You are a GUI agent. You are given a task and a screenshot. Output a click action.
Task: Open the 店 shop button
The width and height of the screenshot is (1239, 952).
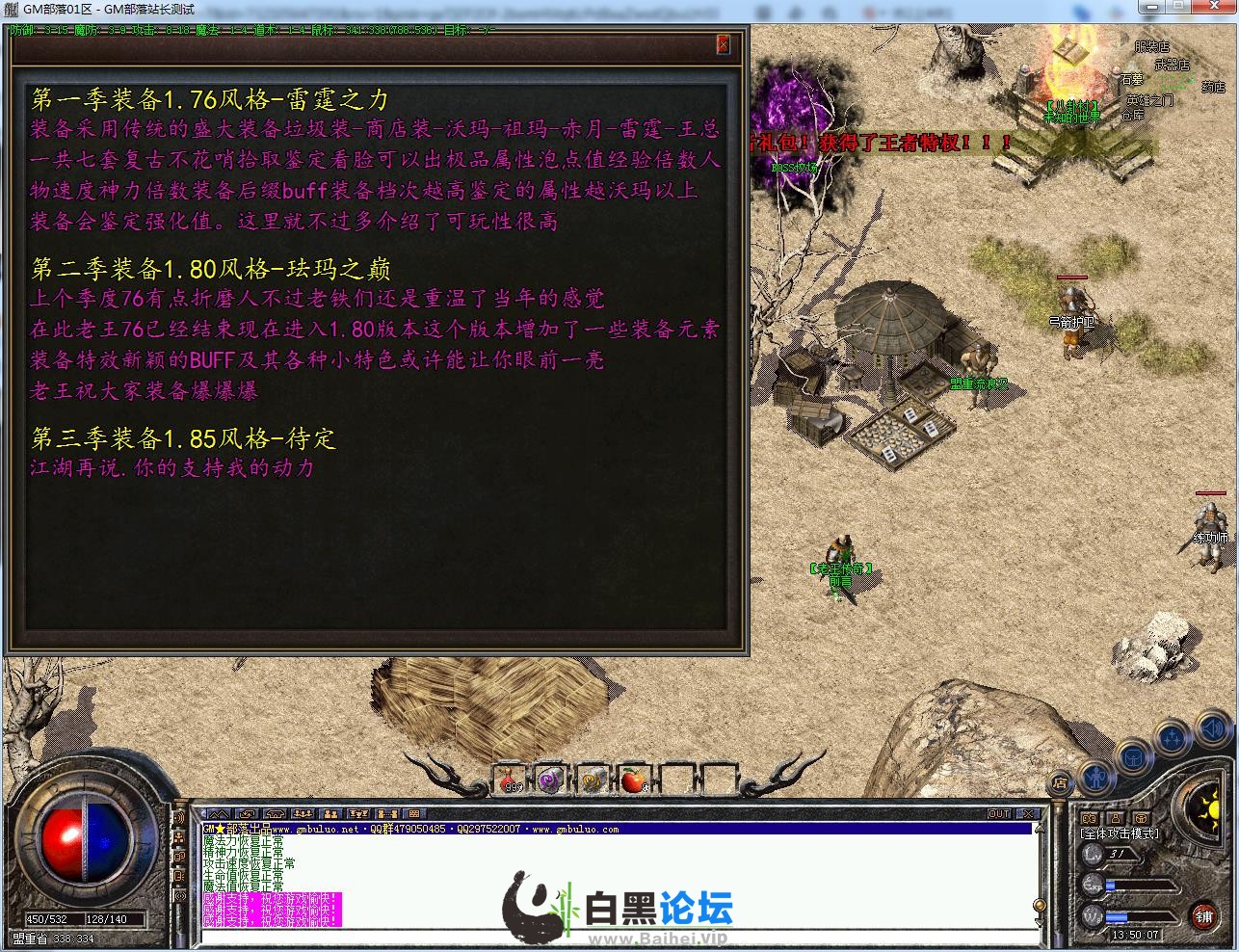(1060, 782)
